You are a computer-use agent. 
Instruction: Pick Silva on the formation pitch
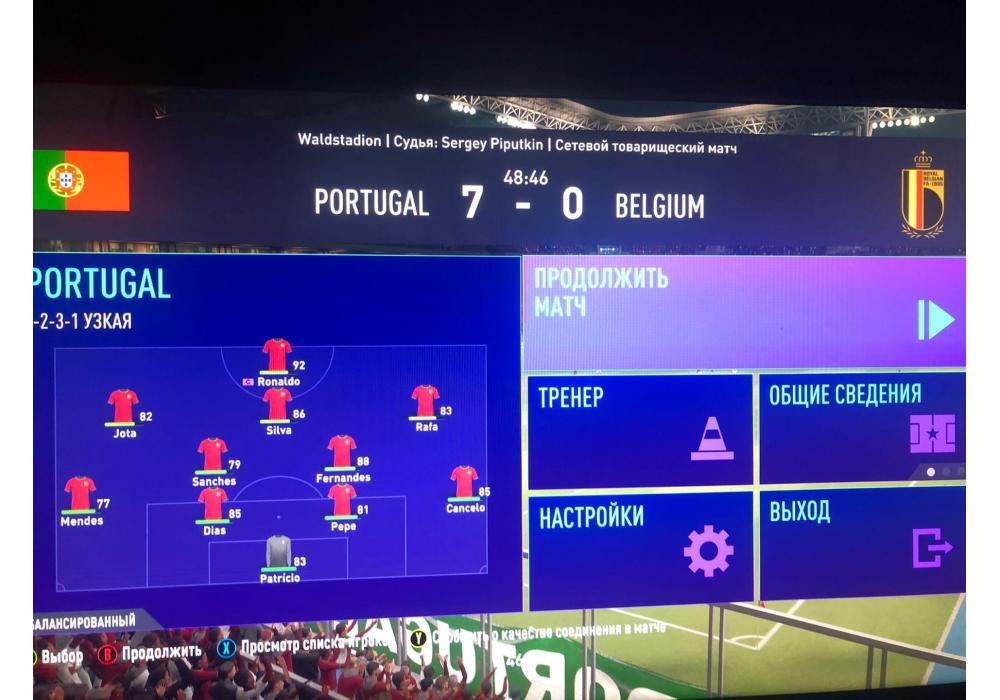pyautogui.click(x=277, y=405)
